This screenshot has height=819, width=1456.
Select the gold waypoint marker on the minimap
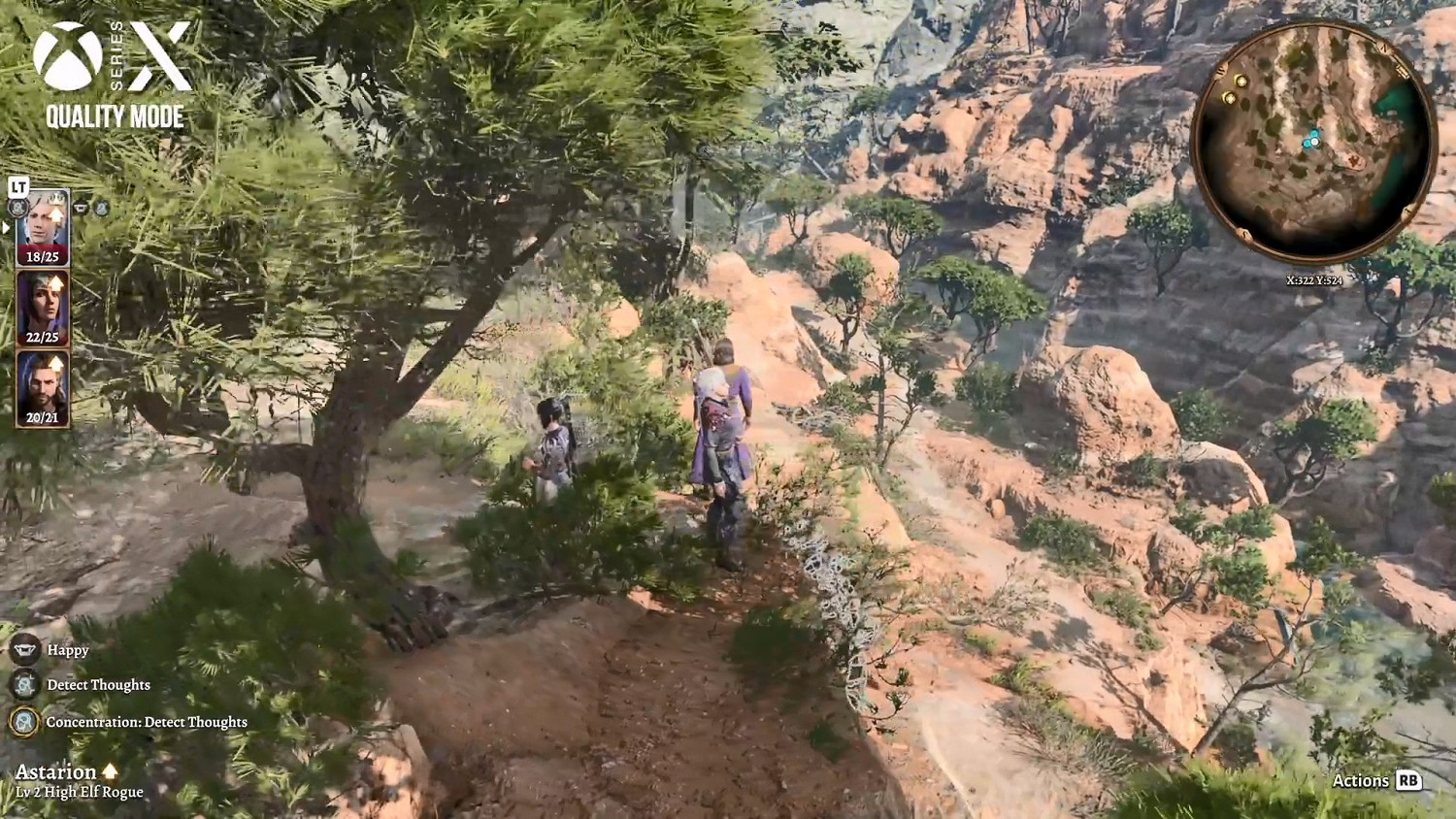pos(1241,81)
